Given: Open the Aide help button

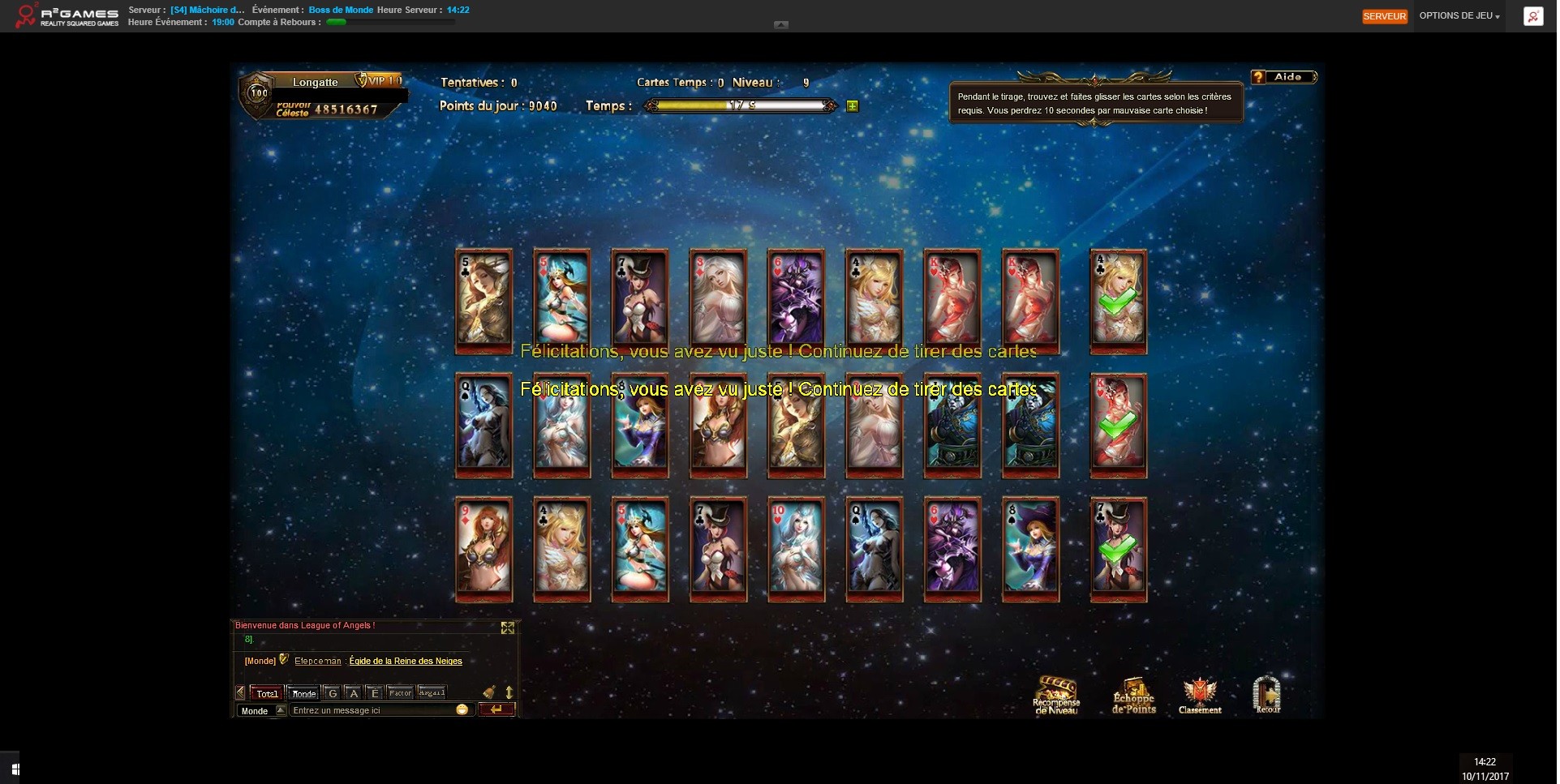Looking at the screenshot, I should point(1285,77).
